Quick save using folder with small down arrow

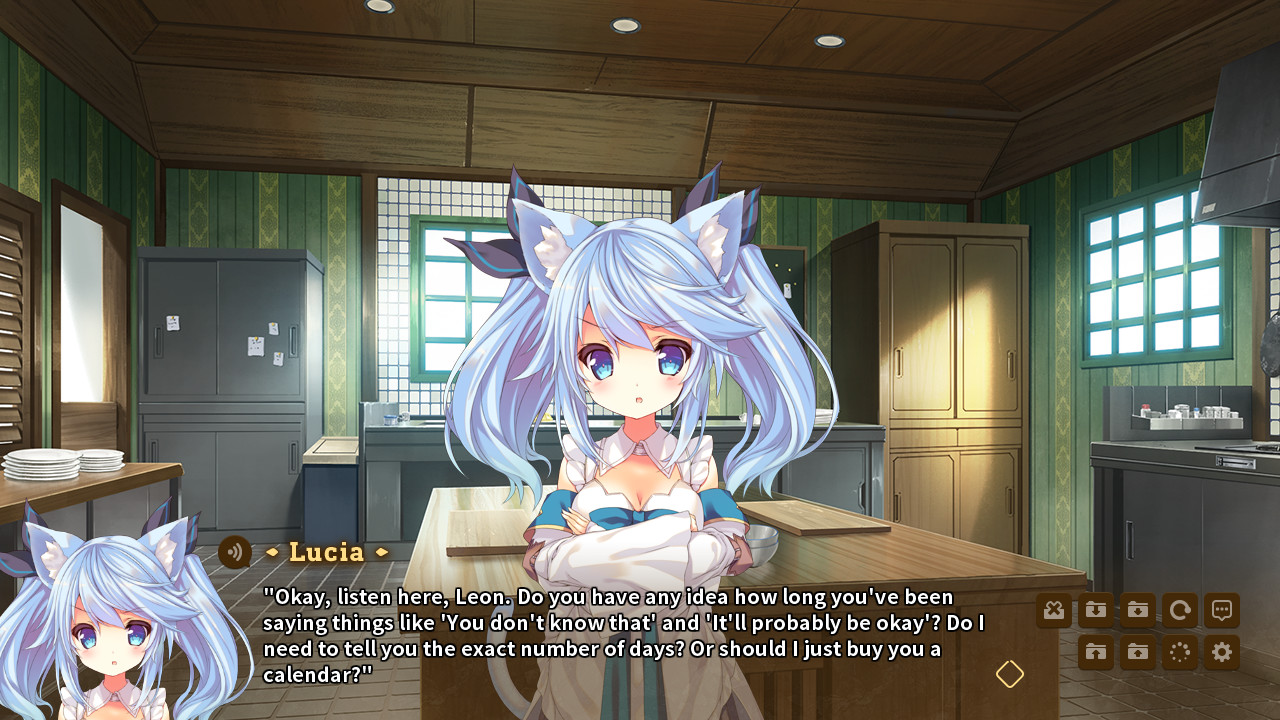point(1138,610)
